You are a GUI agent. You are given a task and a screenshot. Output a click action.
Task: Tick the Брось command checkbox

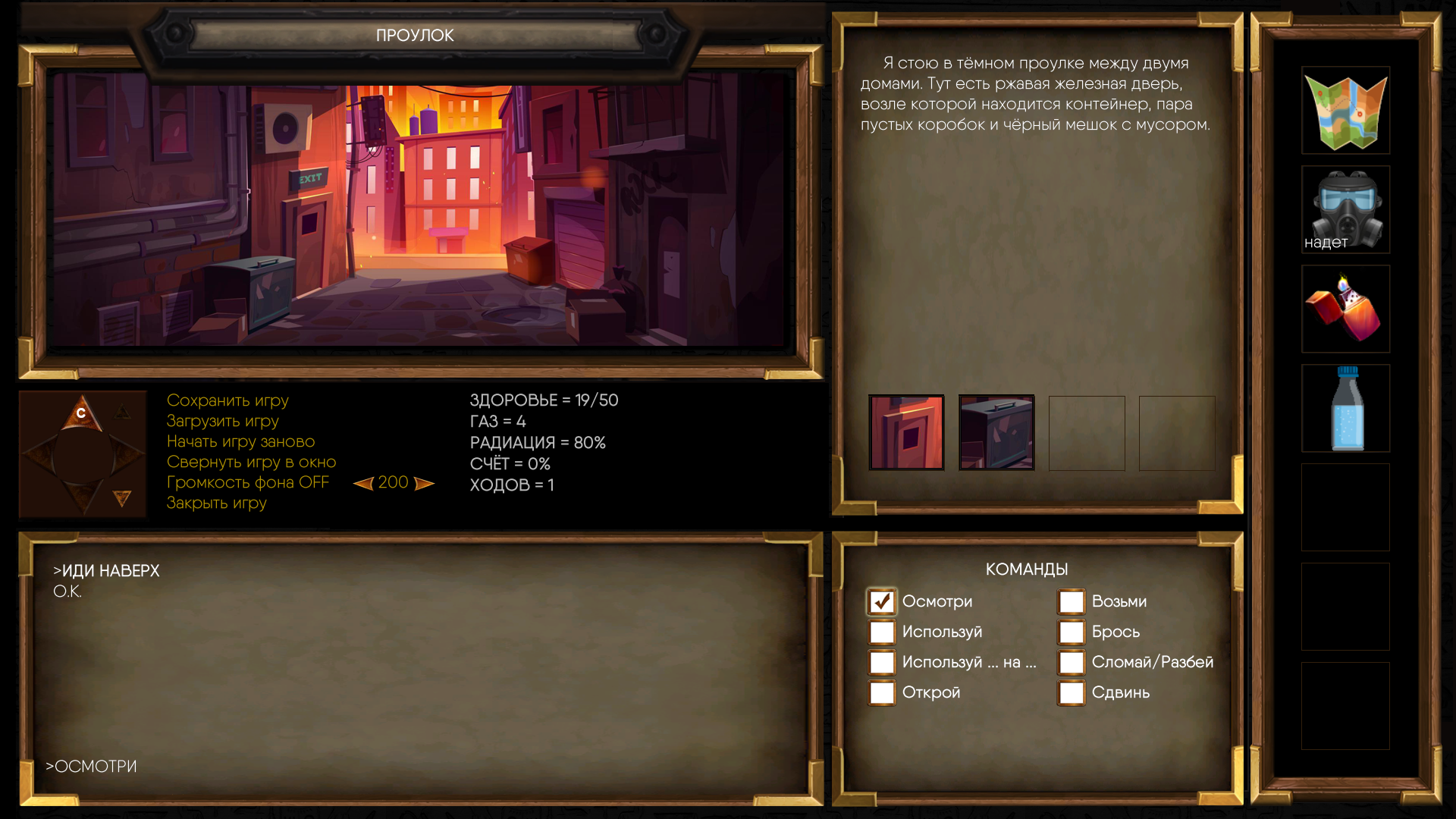coord(1072,632)
